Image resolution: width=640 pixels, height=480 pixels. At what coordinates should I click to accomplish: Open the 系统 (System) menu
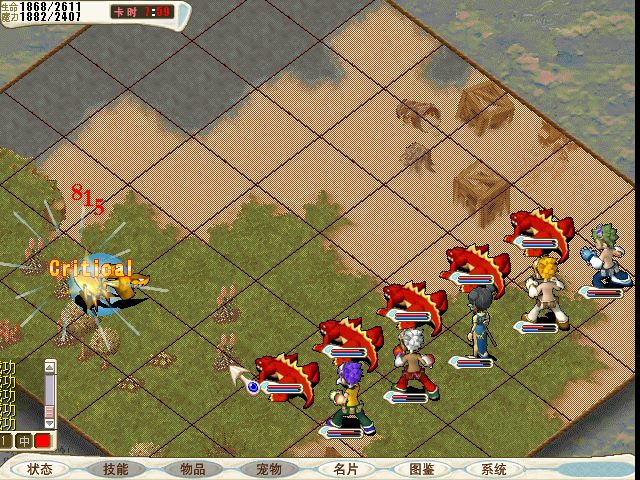pyautogui.click(x=494, y=469)
